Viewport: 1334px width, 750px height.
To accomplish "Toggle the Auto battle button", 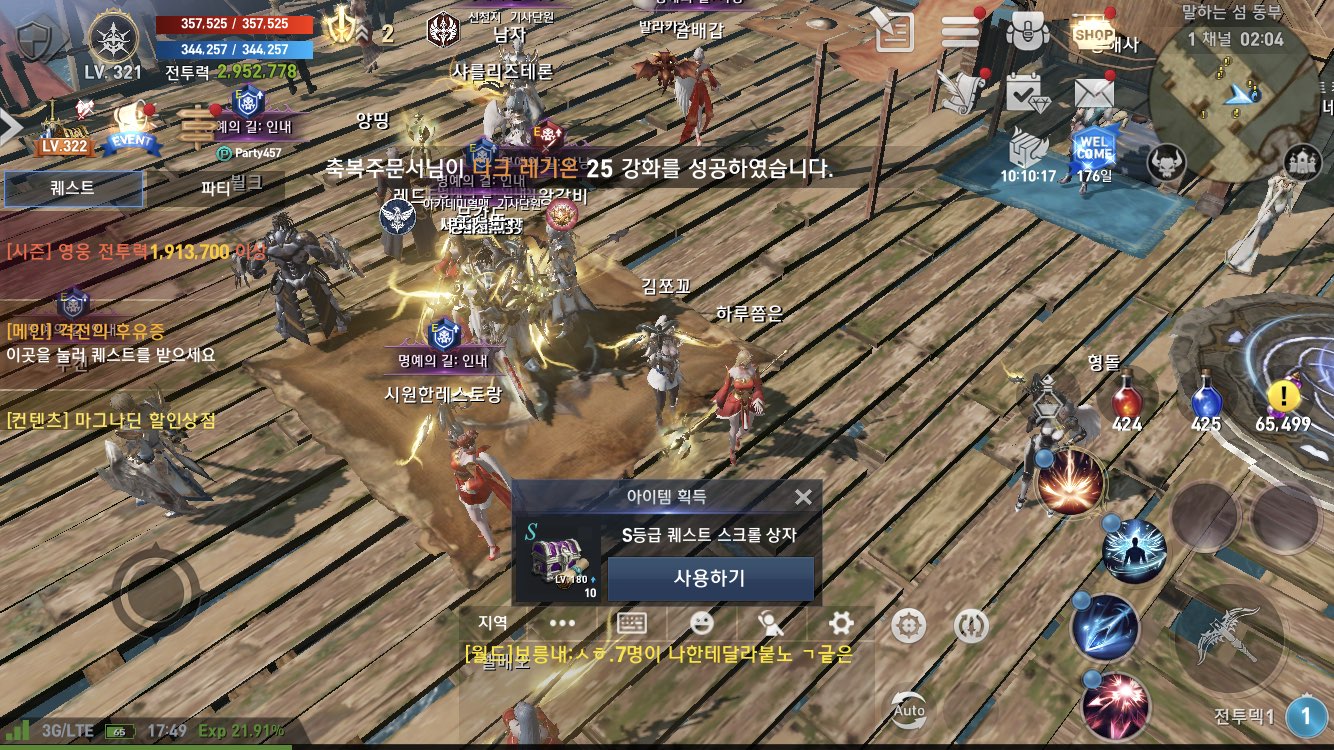I will [909, 707].
